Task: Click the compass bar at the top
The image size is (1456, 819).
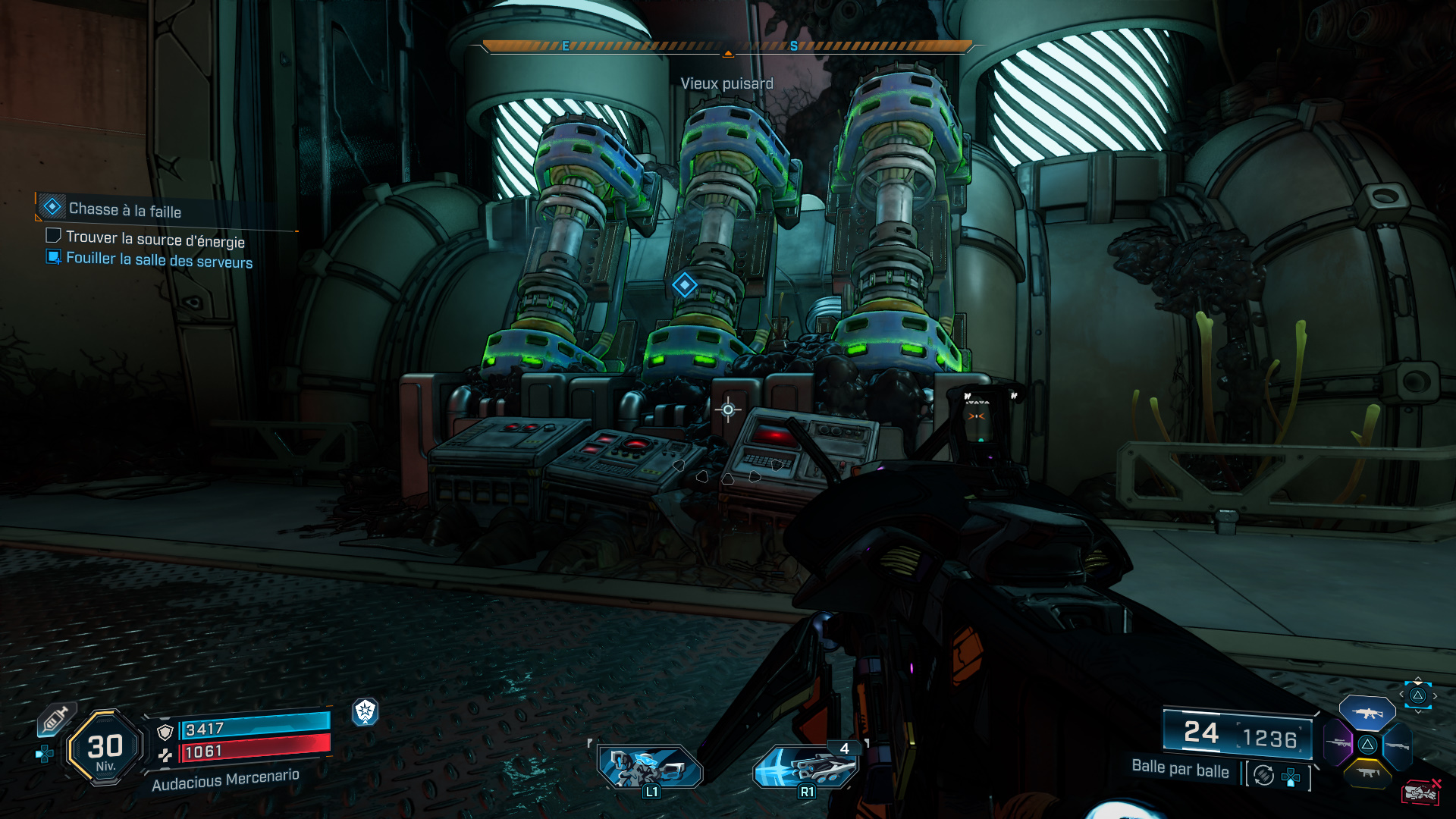Action: [x=727, y=47]
